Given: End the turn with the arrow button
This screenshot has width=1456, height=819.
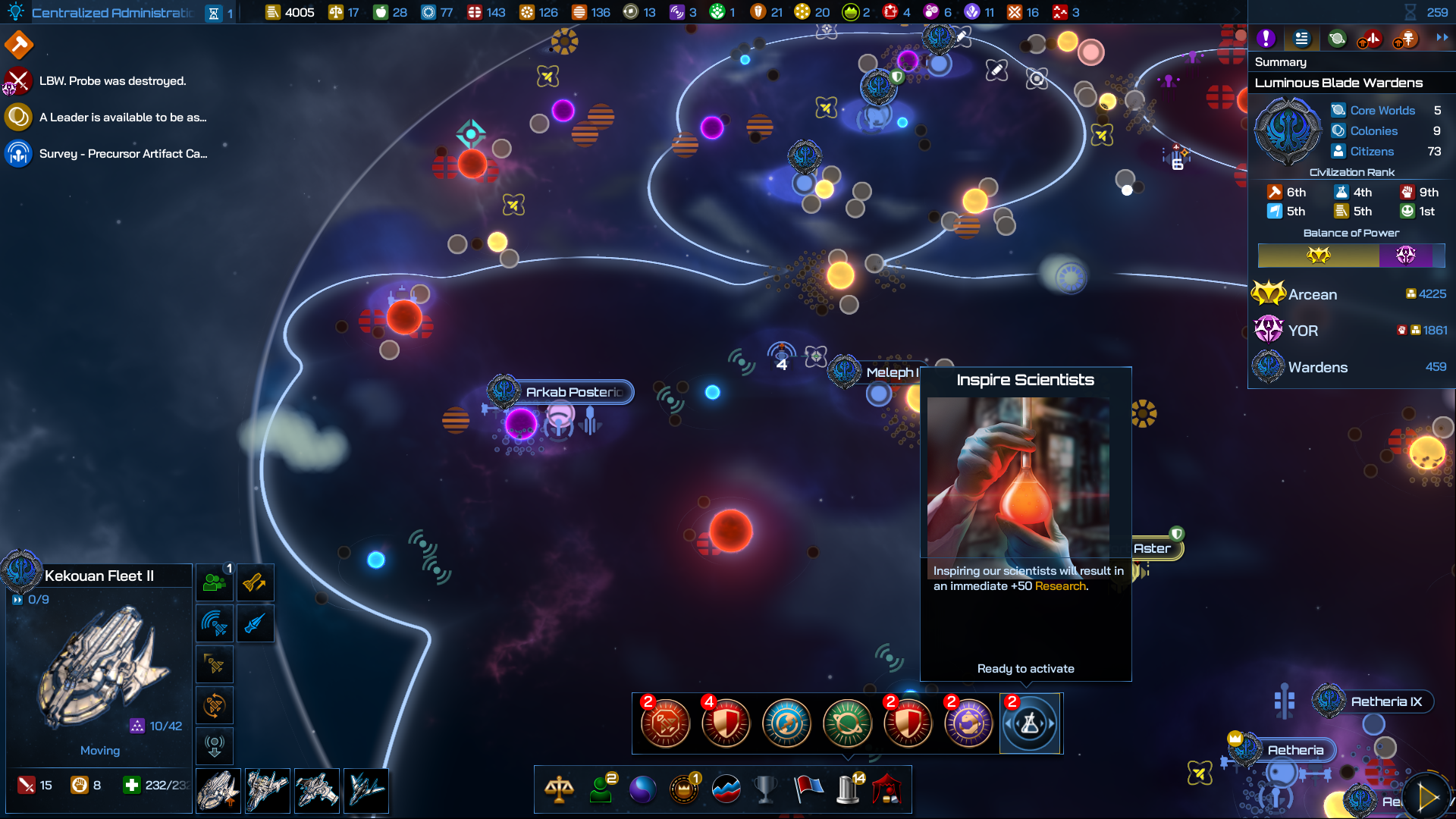Looking at the screenshot, I should click(1427, 797).
